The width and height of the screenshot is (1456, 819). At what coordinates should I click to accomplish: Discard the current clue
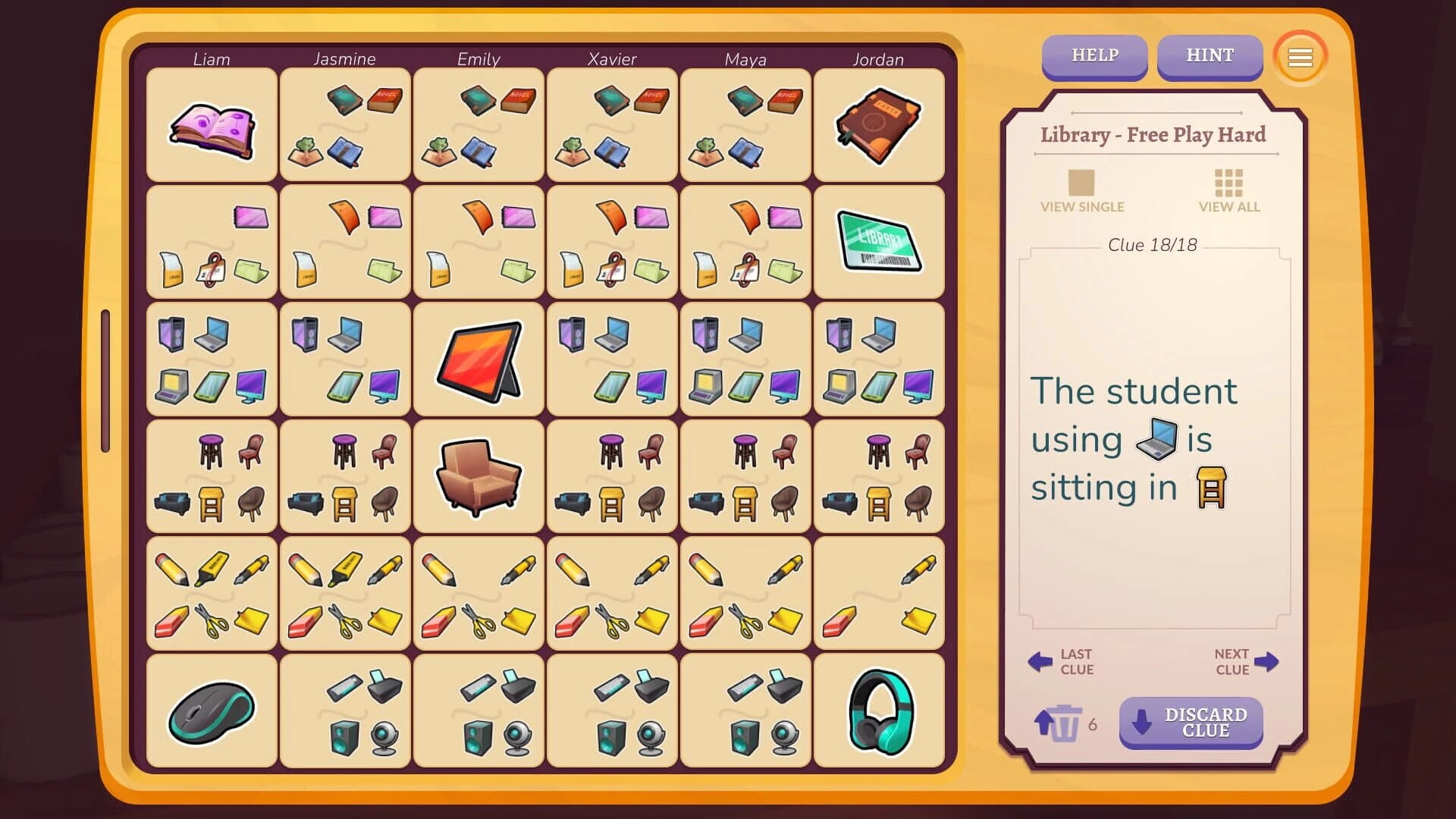pyautogui.click(x=1191, y=723)
